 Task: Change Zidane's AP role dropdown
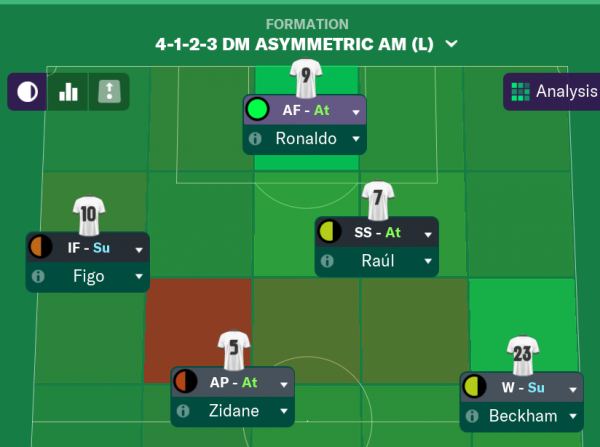tap(283, 382)
